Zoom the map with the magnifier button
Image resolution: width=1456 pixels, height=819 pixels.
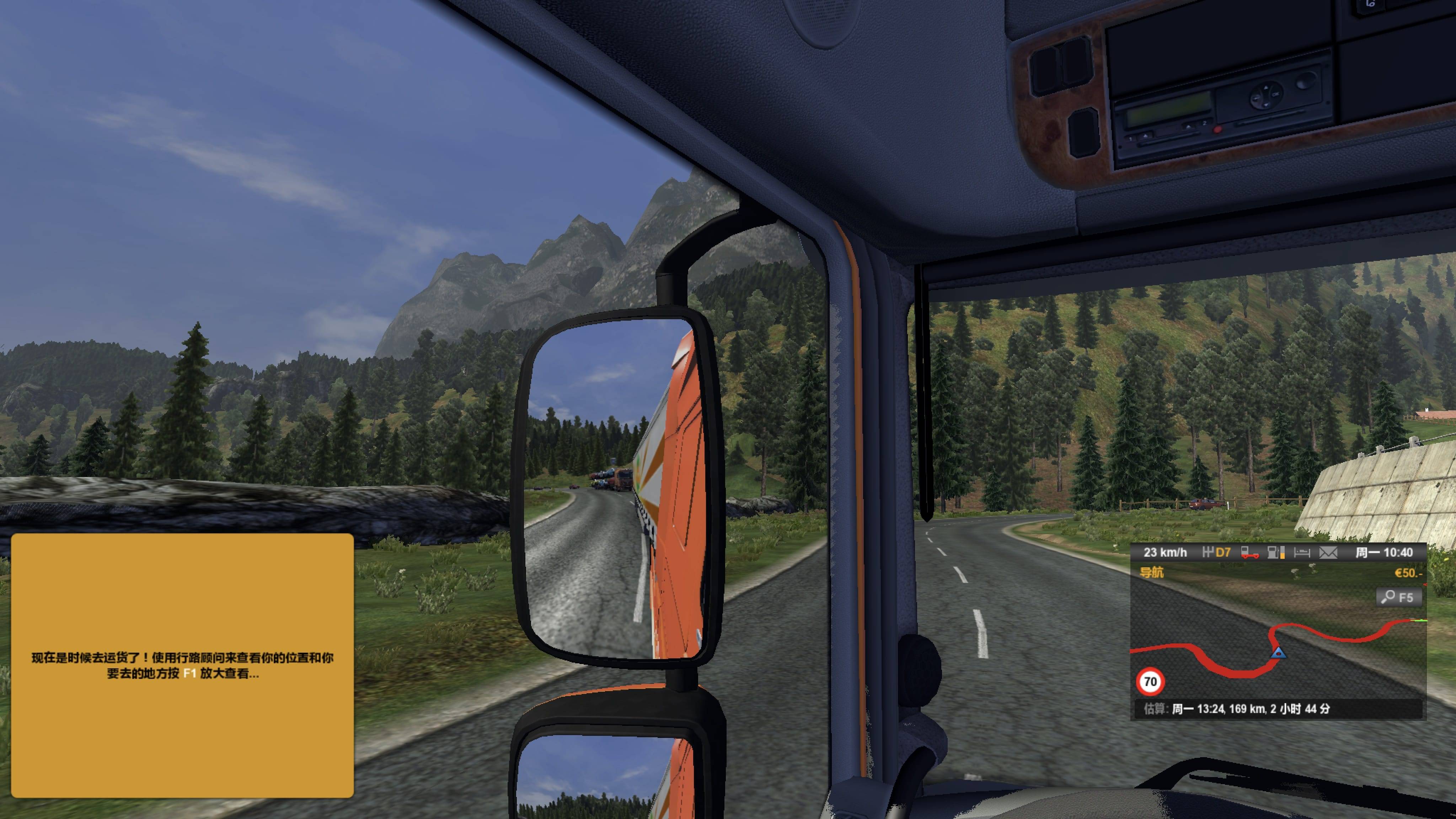tap(1398, 598)
